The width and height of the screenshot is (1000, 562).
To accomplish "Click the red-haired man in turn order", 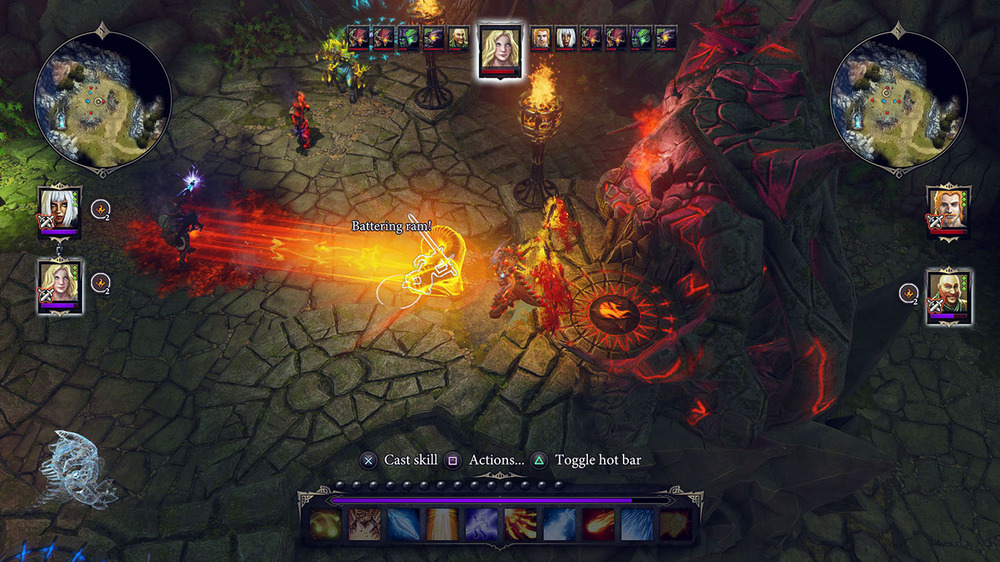I will tap(541, 38).
